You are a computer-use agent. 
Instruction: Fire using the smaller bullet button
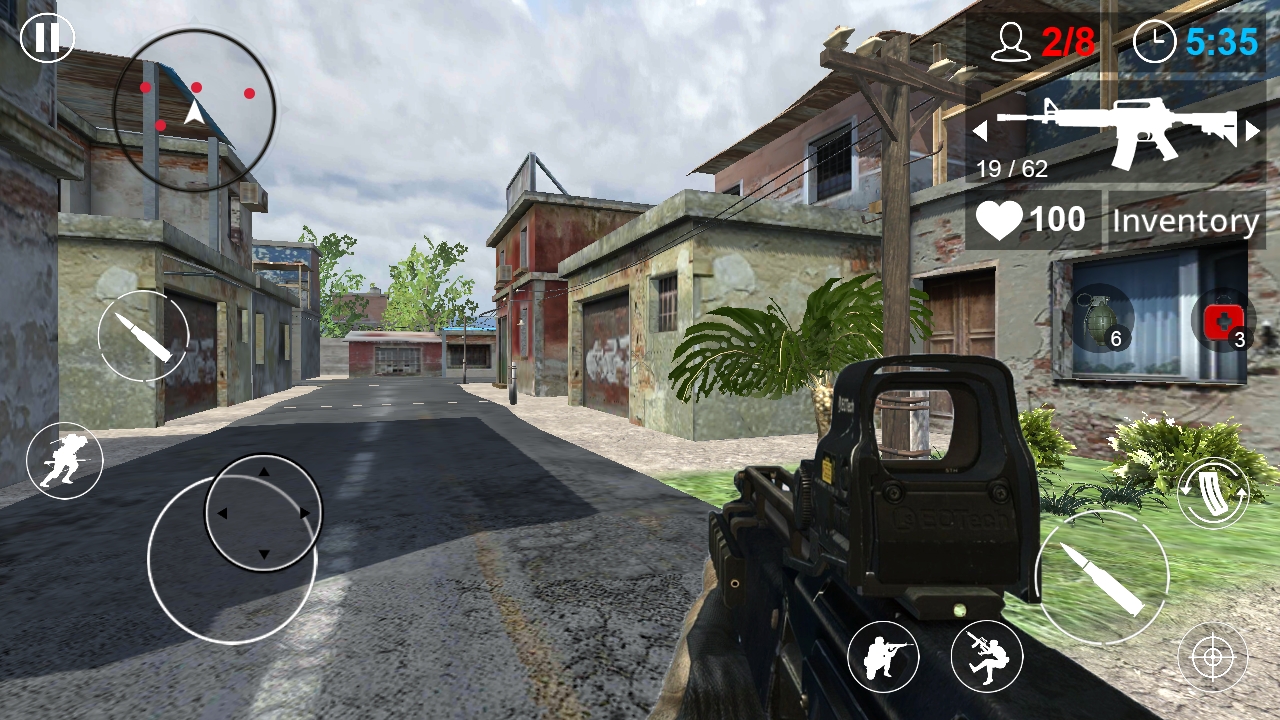click(x=144, y=336)
